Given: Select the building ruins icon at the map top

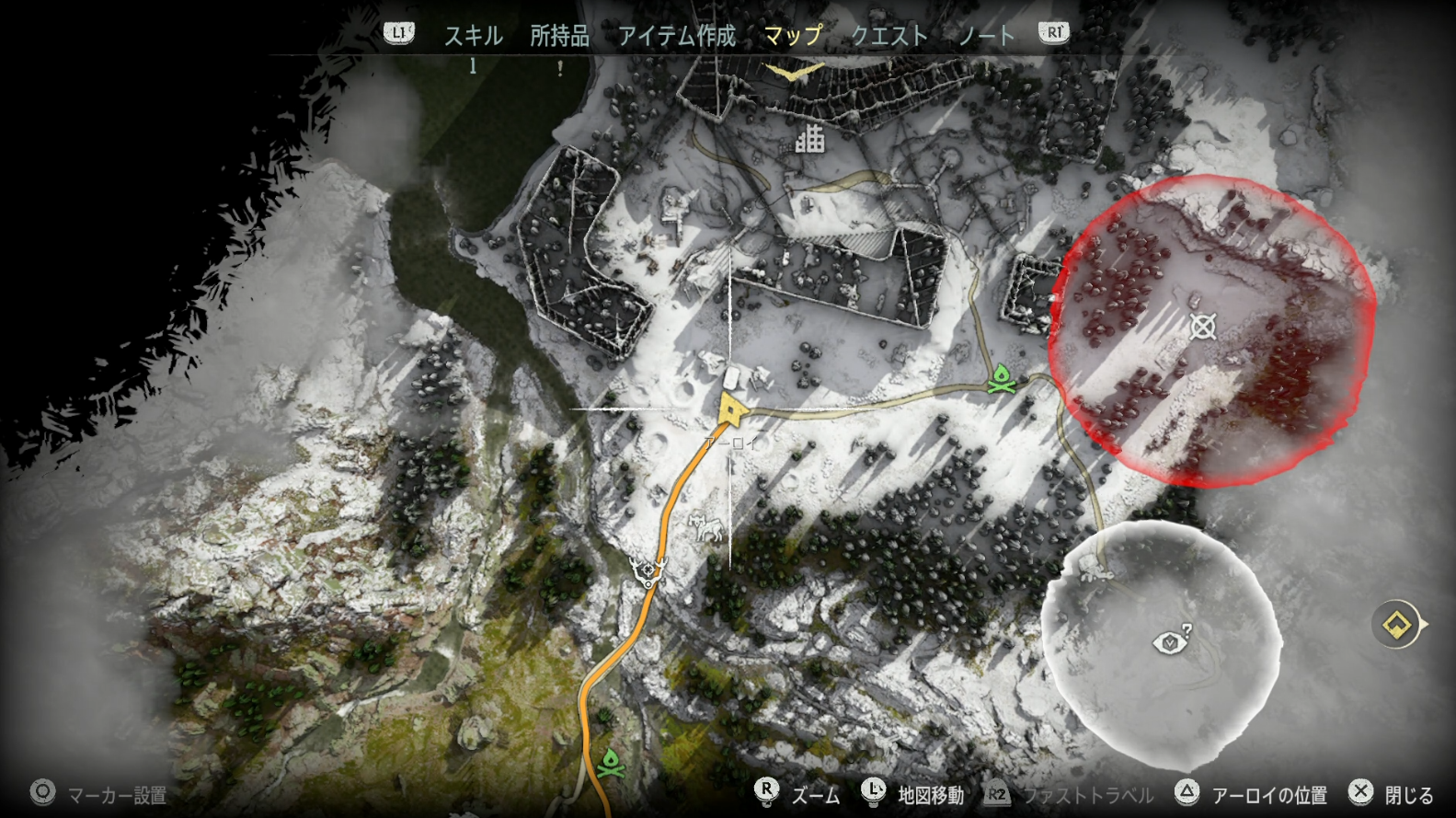Looking at the screenshot, I should coord(809,139).
